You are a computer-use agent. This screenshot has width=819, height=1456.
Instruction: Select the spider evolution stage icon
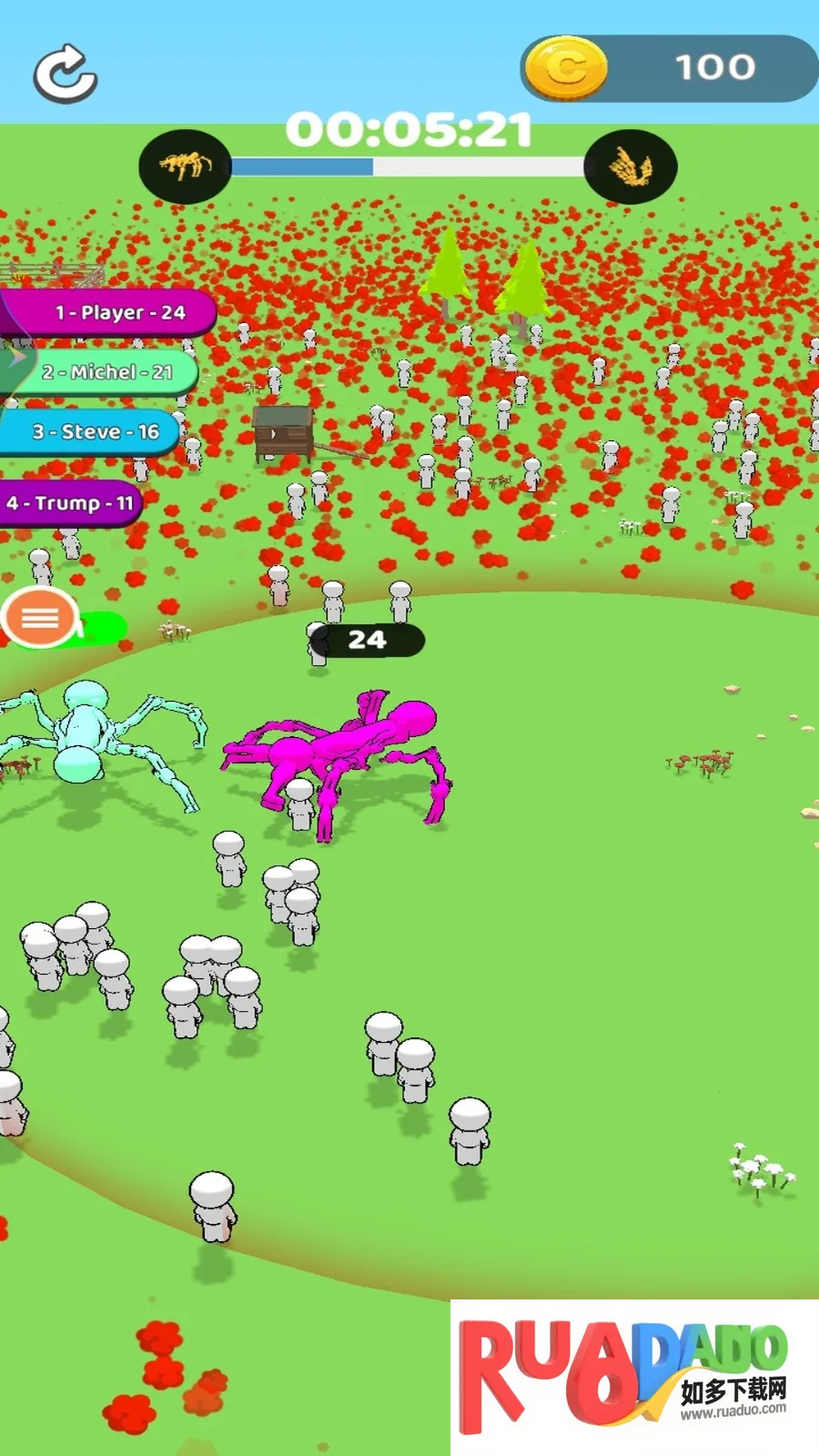pyautogui.click(x=185, y=167)
